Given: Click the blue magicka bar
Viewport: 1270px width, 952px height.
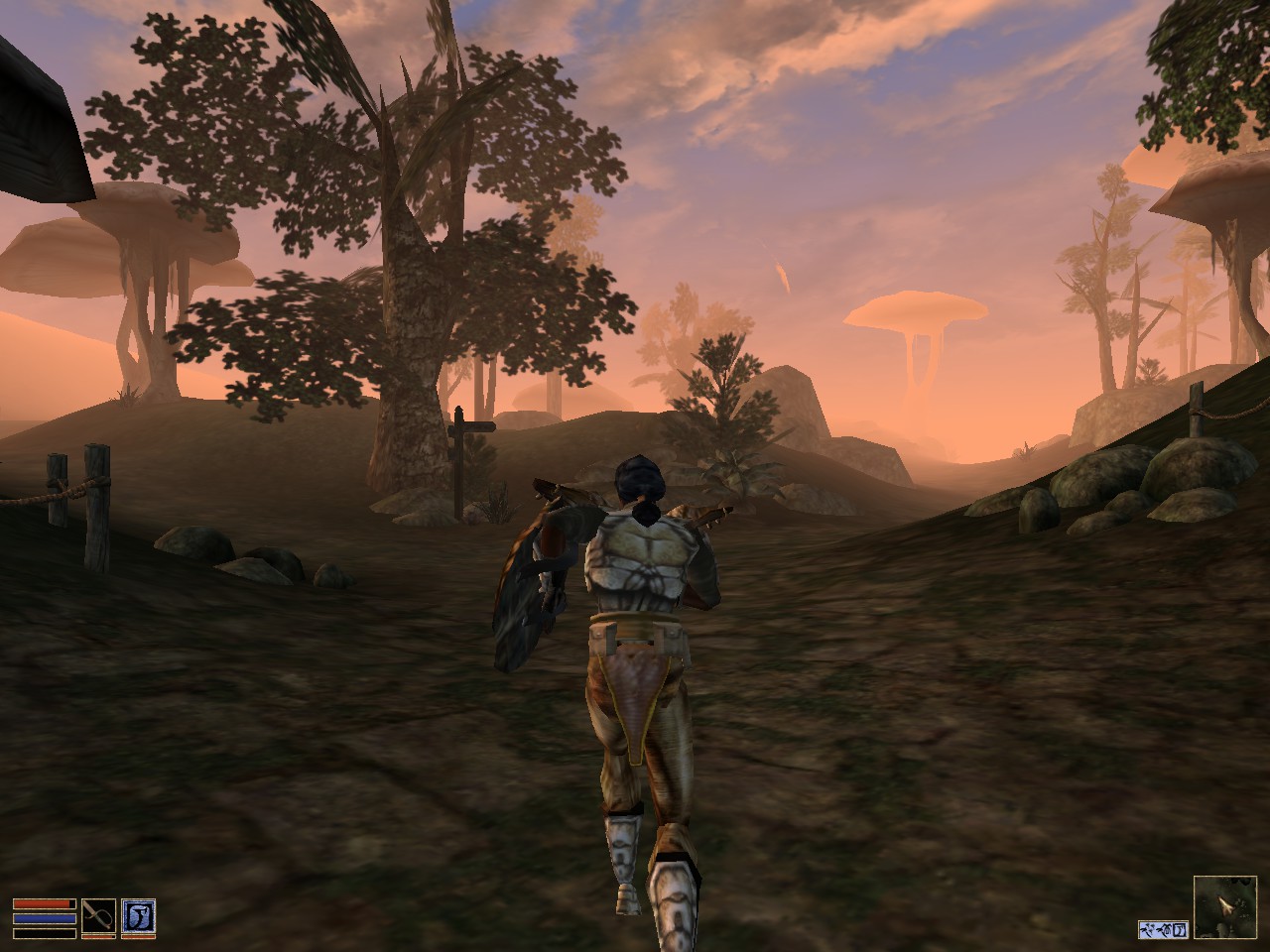Looking at the screenshot, I should click(x=45, y=918).
